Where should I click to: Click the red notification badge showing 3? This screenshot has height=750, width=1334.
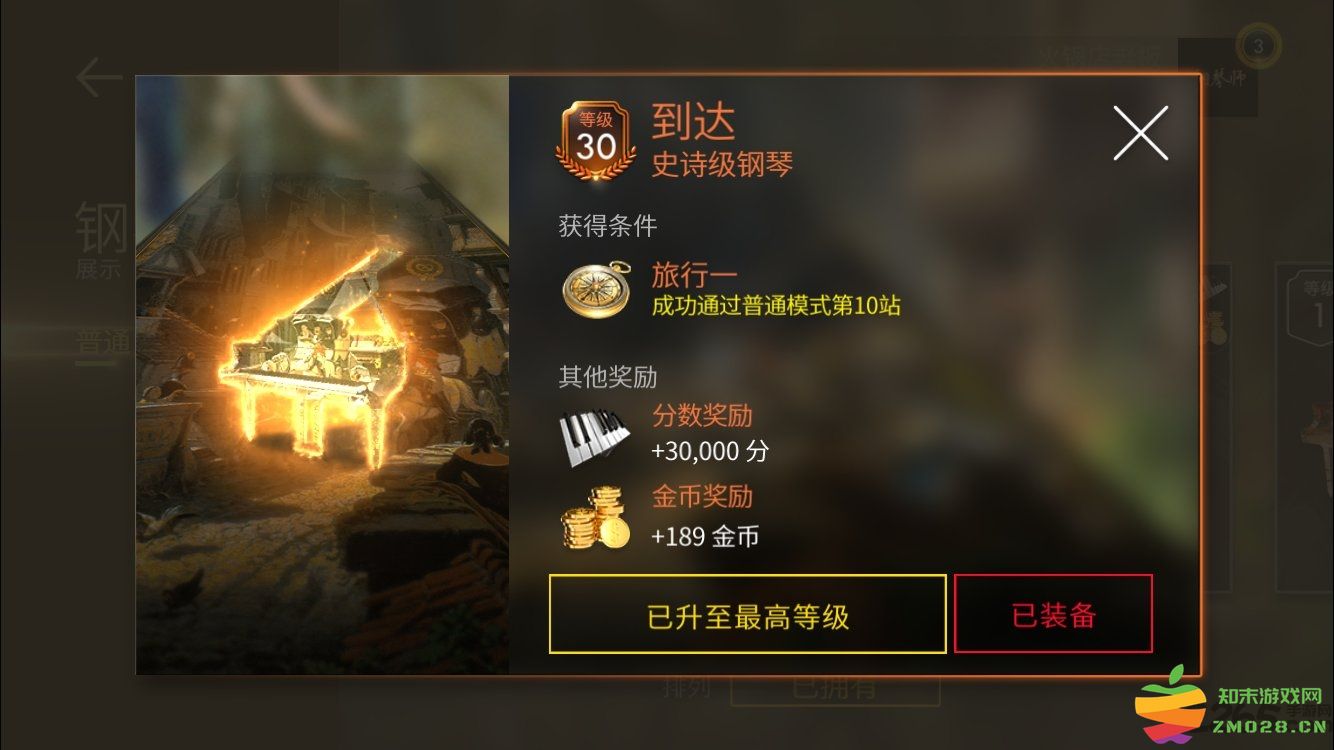pyautogui.click(x=1258, y=44)
